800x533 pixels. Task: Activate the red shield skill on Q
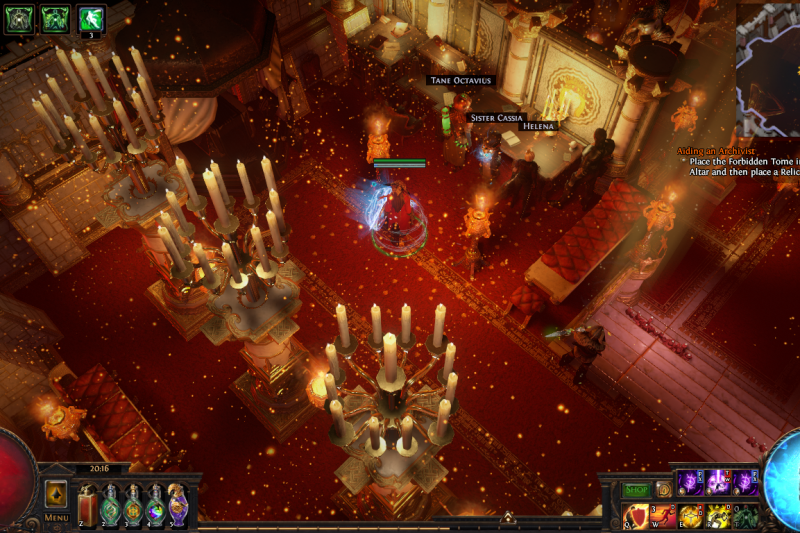coord(635,516)
